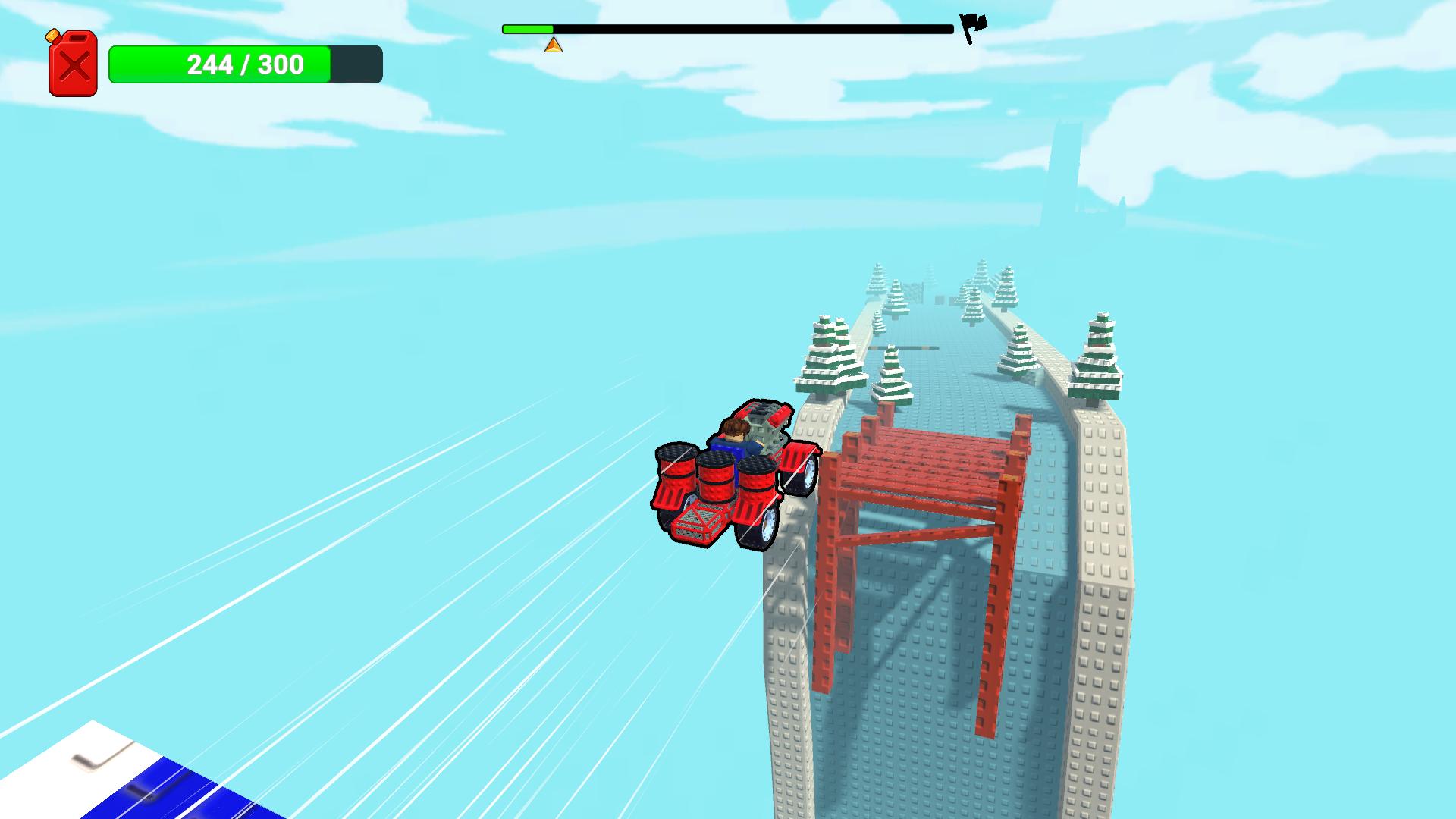Click the race progress bar at the top

(x=728, y=29)
